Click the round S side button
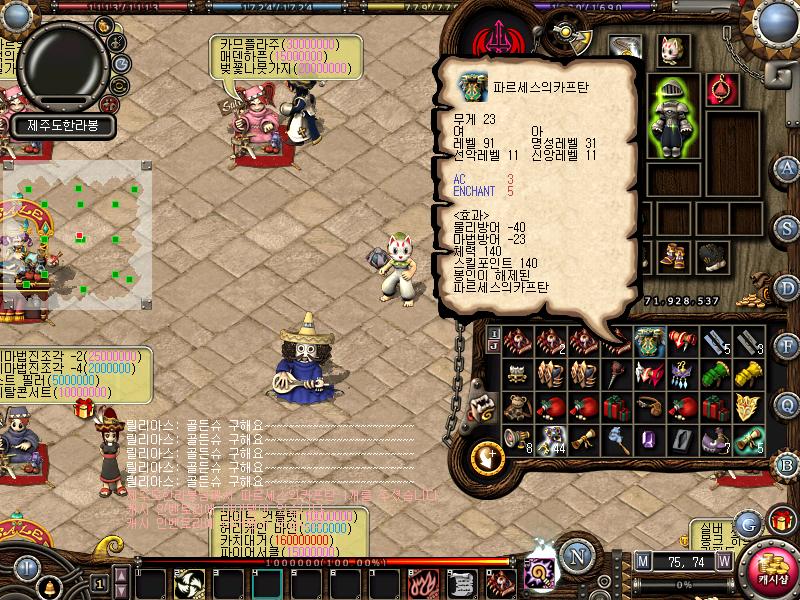The height and width of the screenshot is (600, 800). 787,228
